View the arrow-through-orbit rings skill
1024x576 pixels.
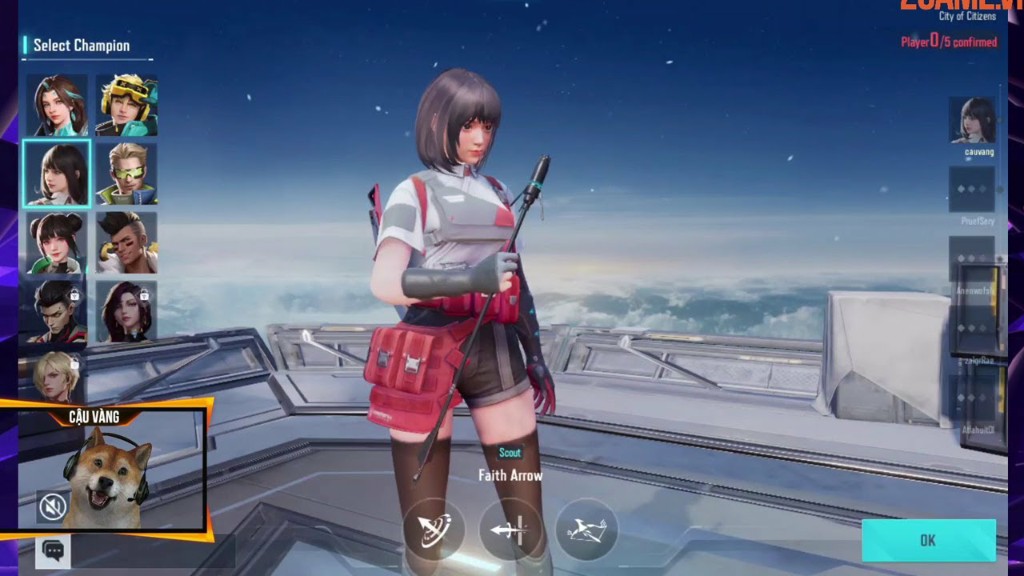434,528
